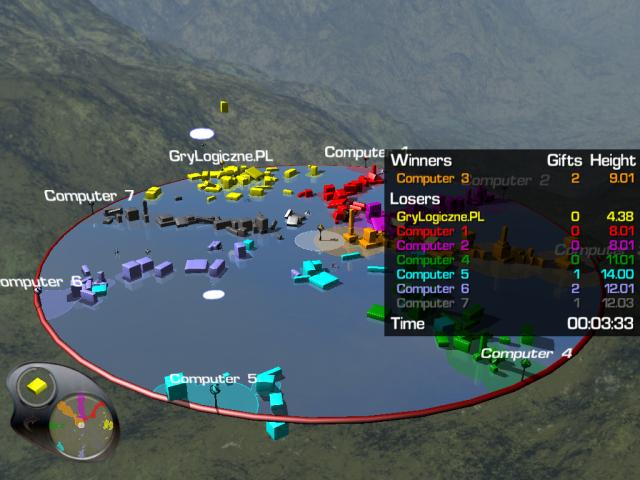This screenshot has width=640, height=480.
Task: Select the GryLogiczne.PL scoreboard row
Action: tap(440, 216)
